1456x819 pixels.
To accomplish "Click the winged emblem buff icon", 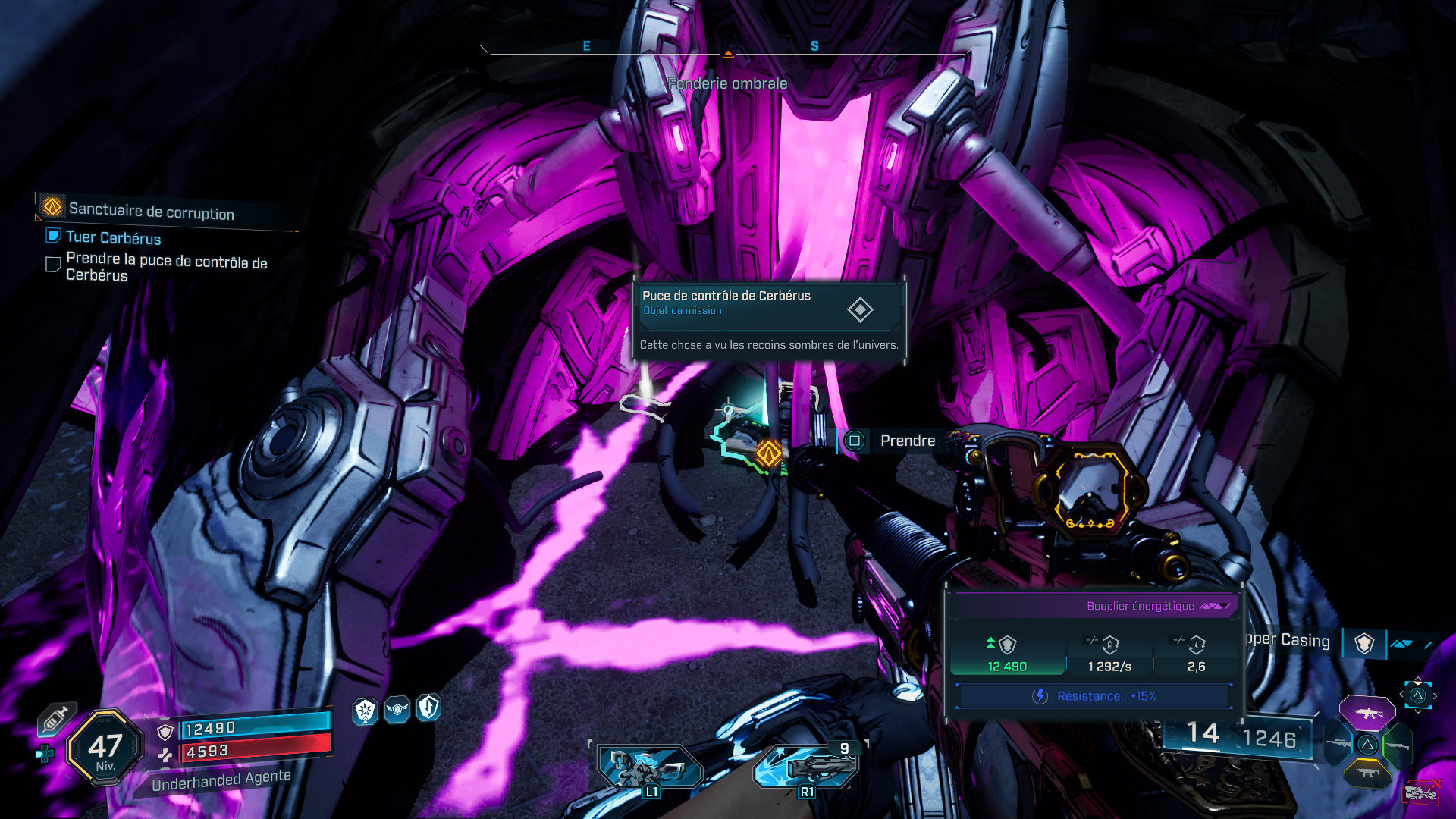I will 397,710.
